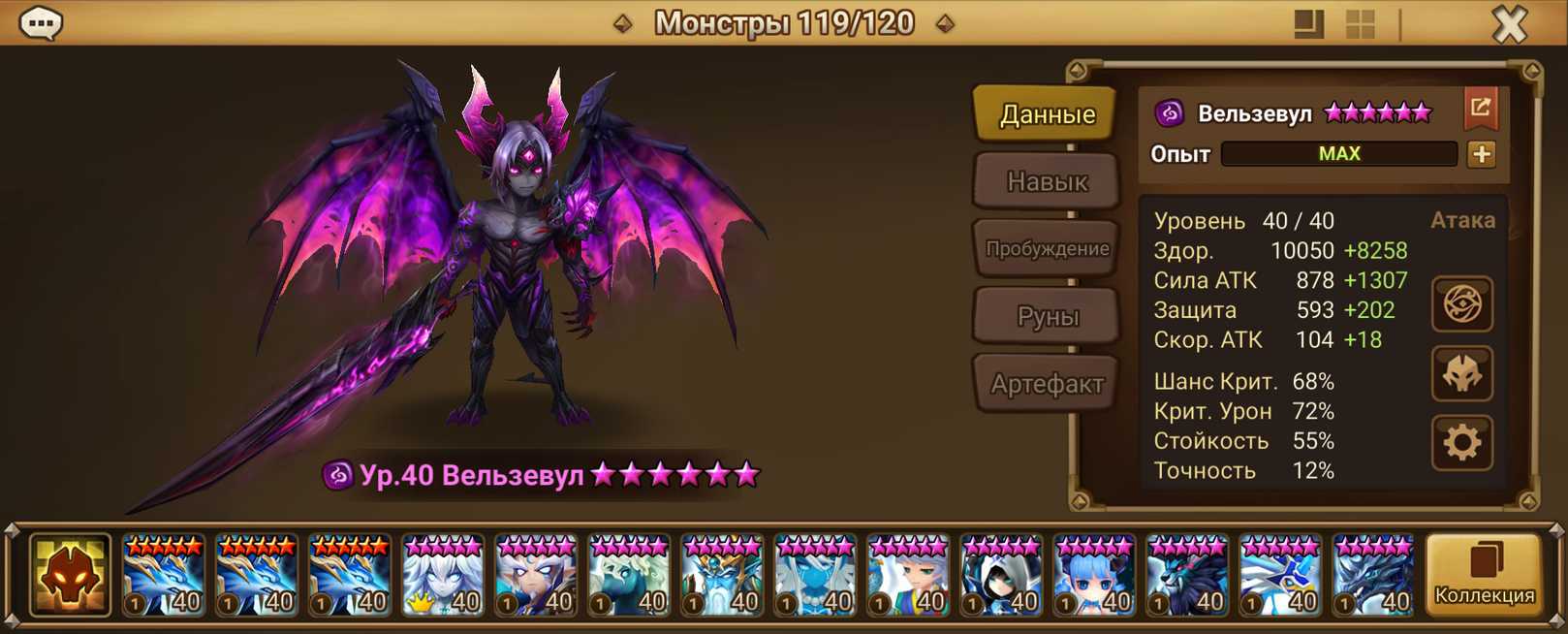This screenshot has height=634, width=1568.
Task: Show the next monster with the right diamond arrow
Action: (945, 23)
